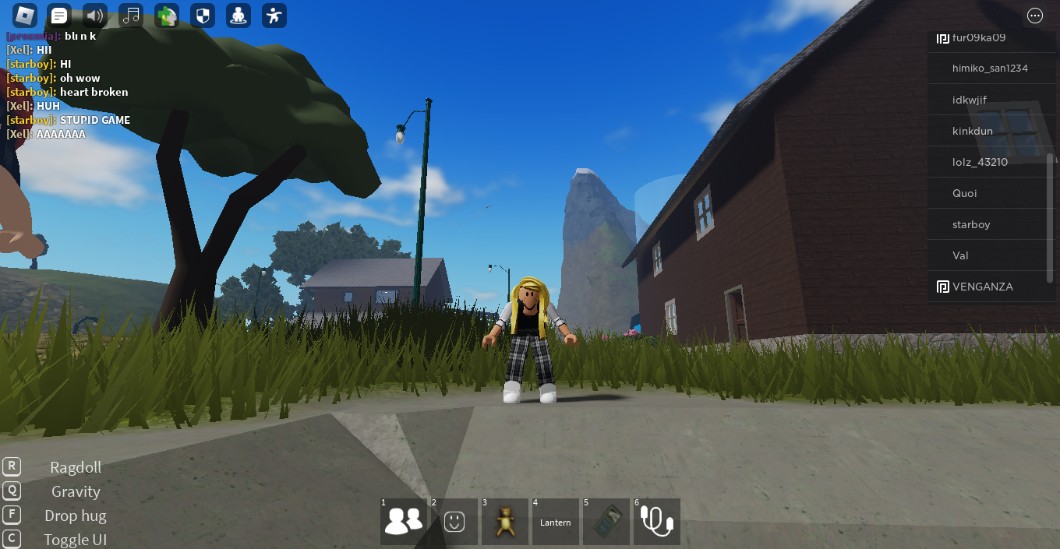Open the emotes running-figure icon
Screen dimensions: 1060x549
(x=274, y=15)
